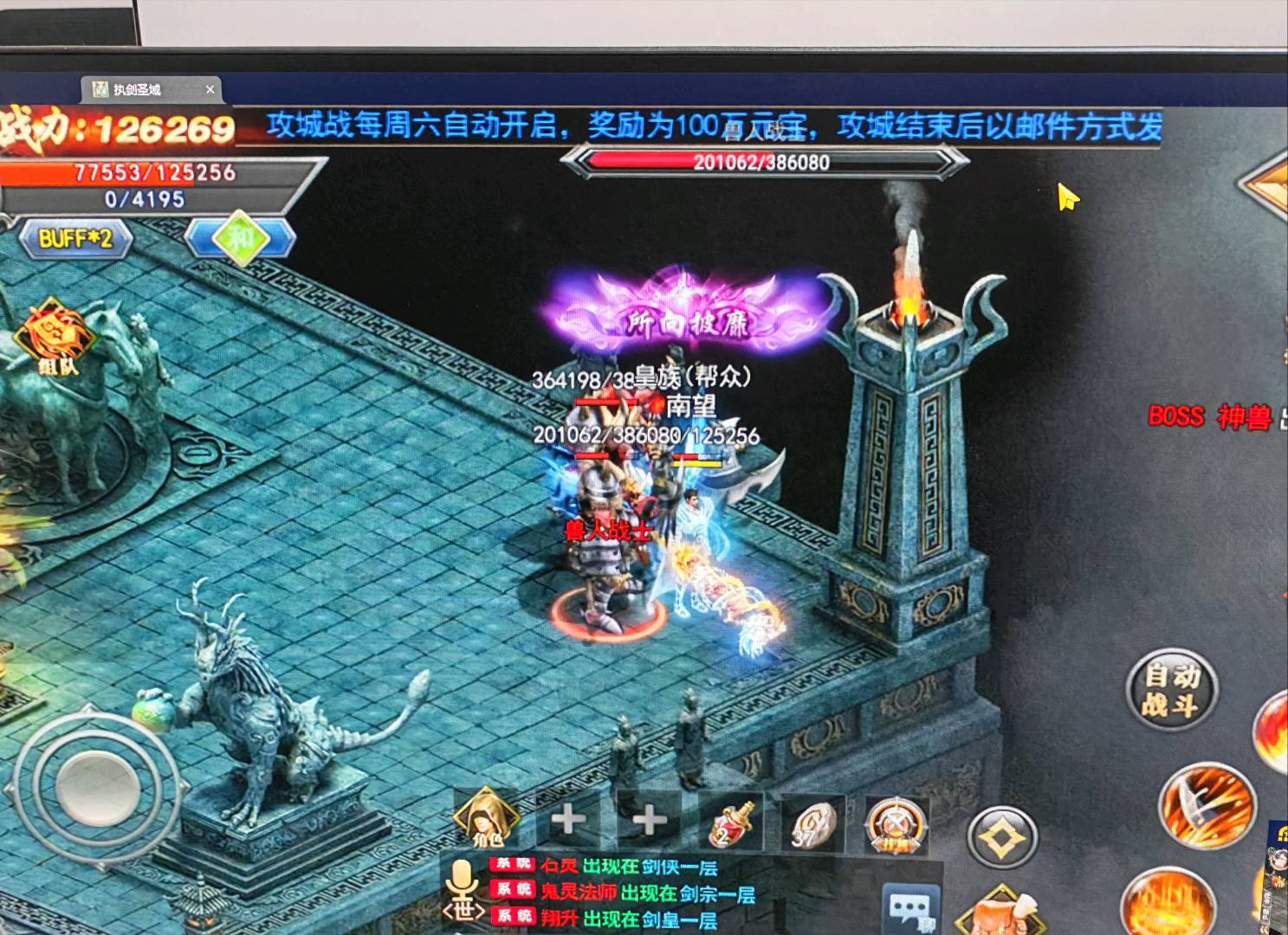Open the 组队 team icon

[x=59, y=339]
